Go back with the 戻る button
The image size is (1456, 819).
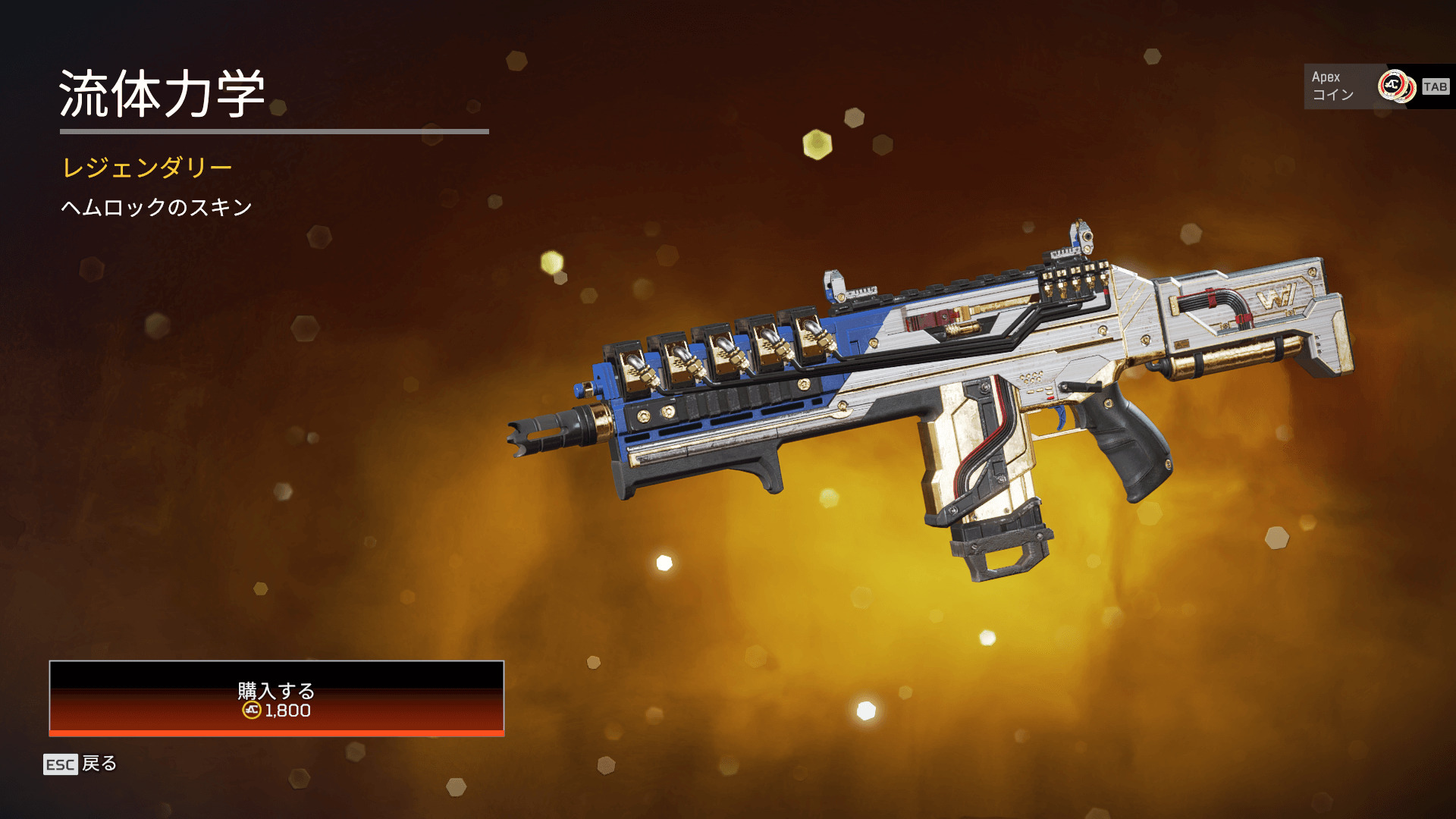point(80,764)
